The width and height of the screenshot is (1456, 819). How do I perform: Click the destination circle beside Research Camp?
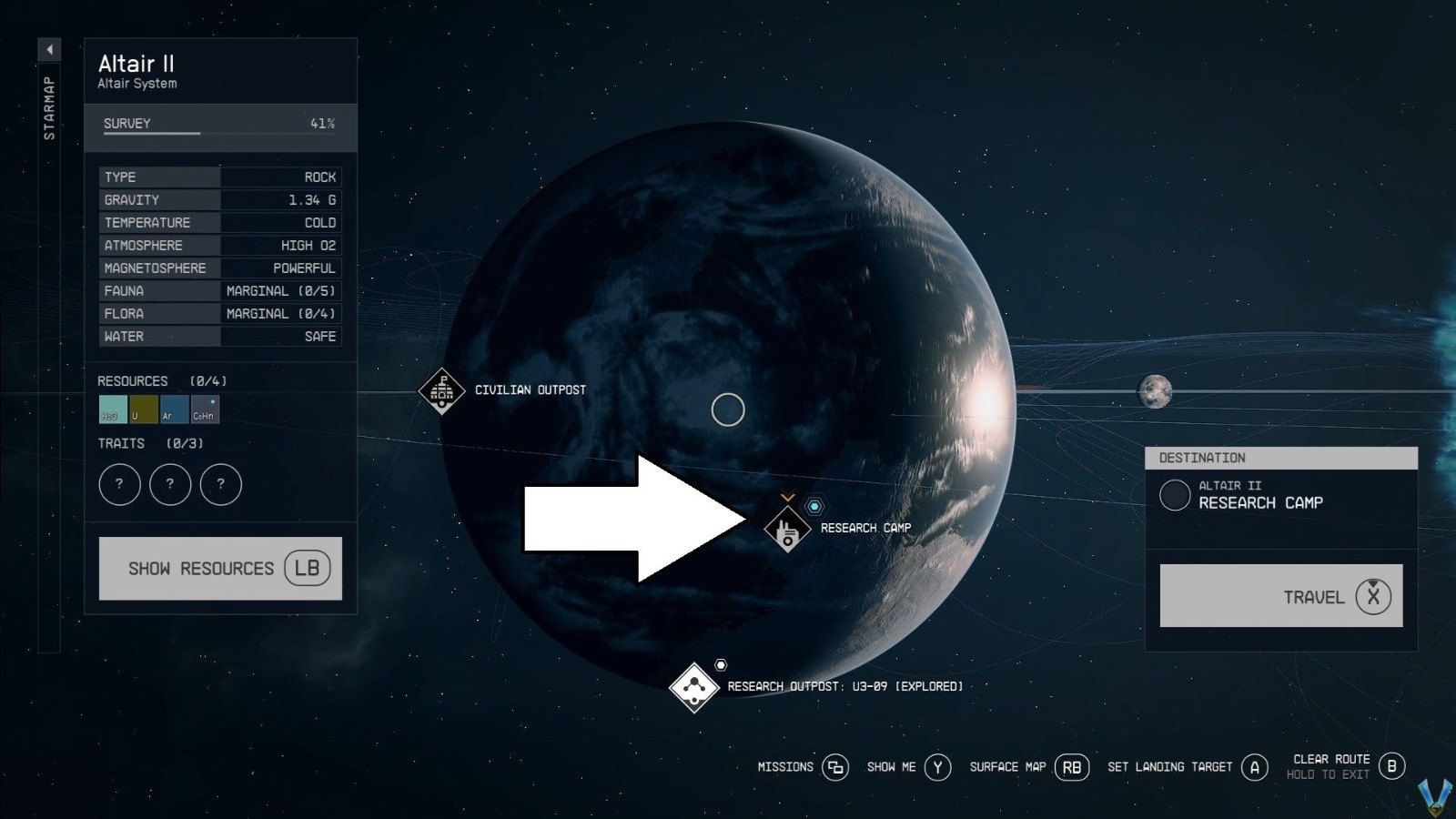[x=1174, y=497]
